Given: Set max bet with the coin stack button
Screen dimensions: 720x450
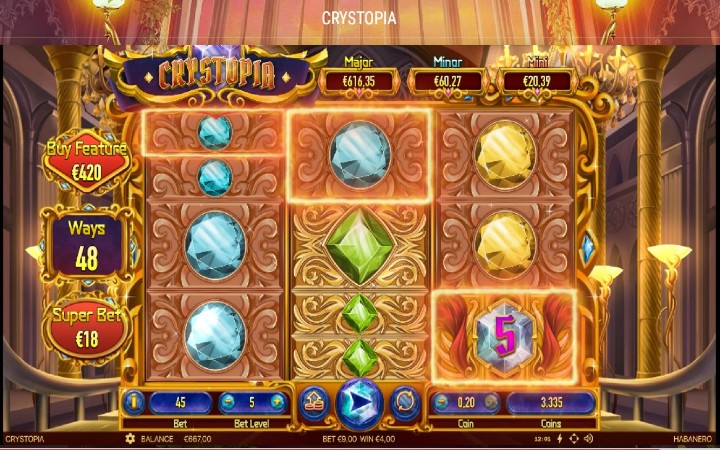Looking at the screenshot, I should 312,402.
